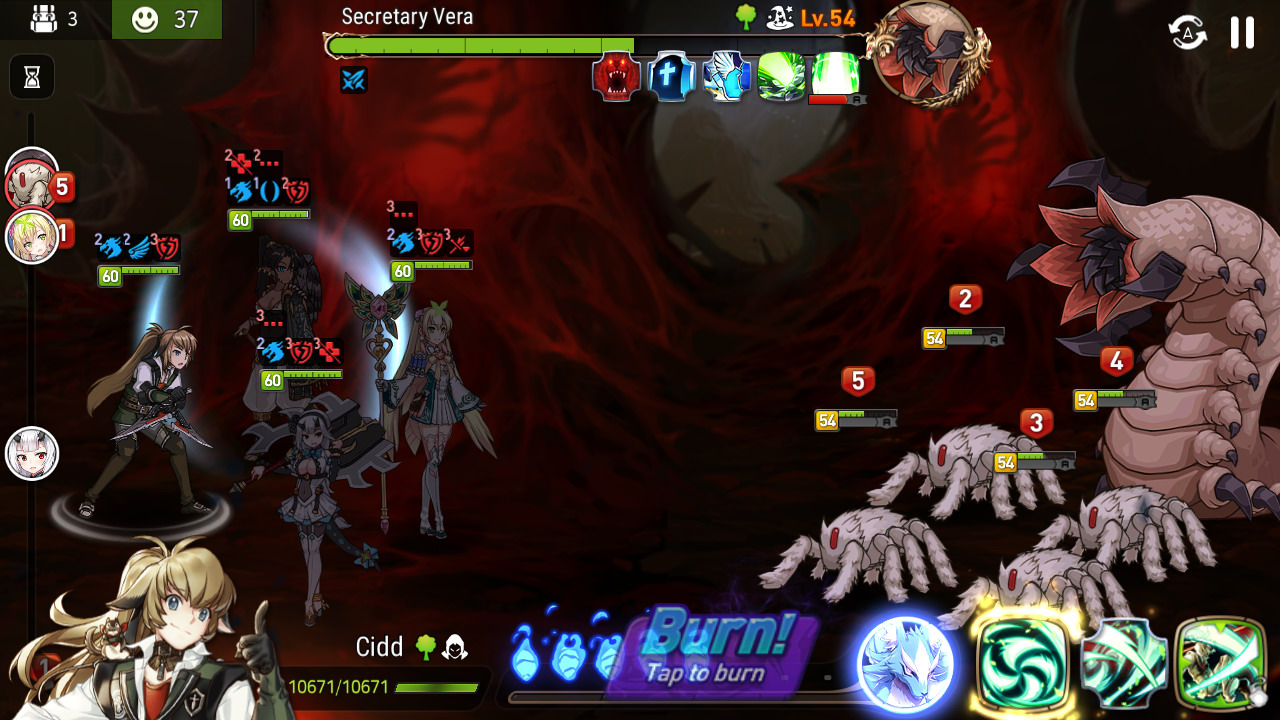Use the glowing green swirl skill
This screenshot has height=720, width=1280.
click(1023, 663)
